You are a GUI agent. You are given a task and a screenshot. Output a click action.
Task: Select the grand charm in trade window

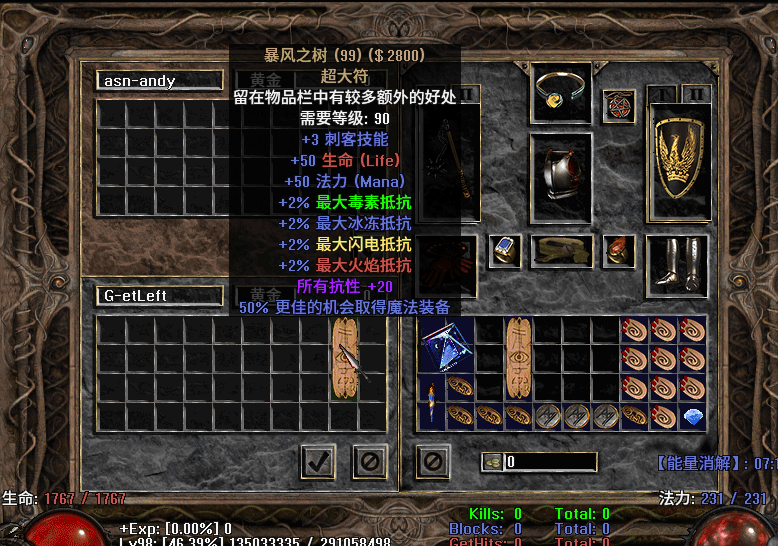point(344,359)
